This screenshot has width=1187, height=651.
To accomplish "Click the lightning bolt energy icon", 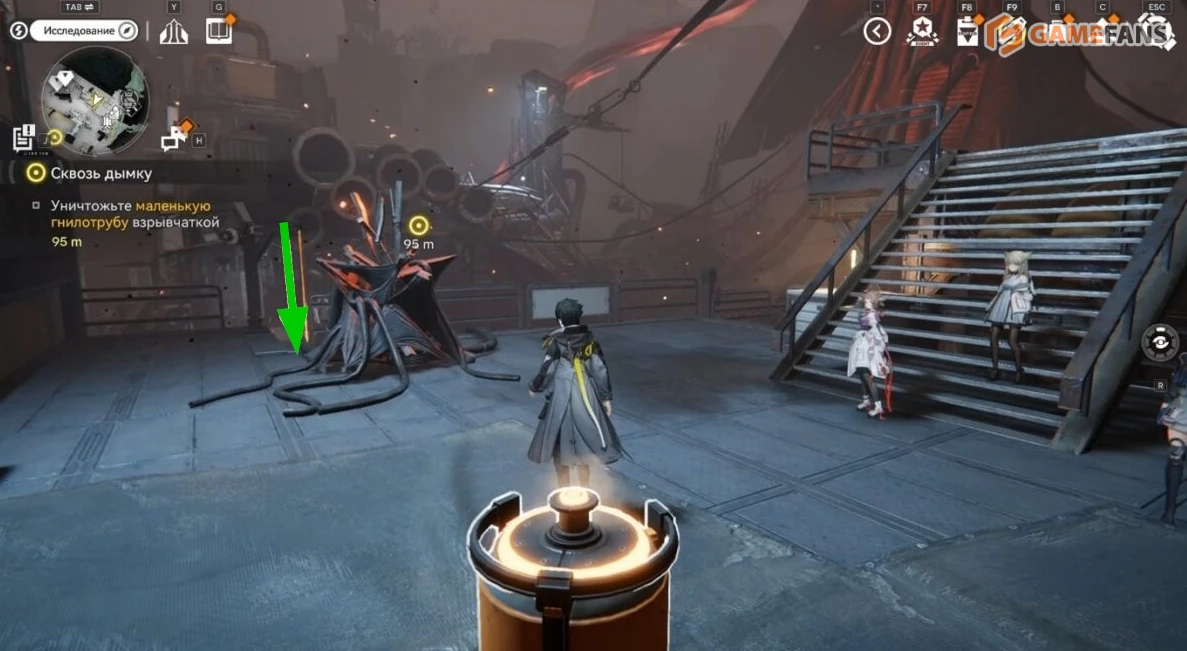I will click(x=18, y=31).
